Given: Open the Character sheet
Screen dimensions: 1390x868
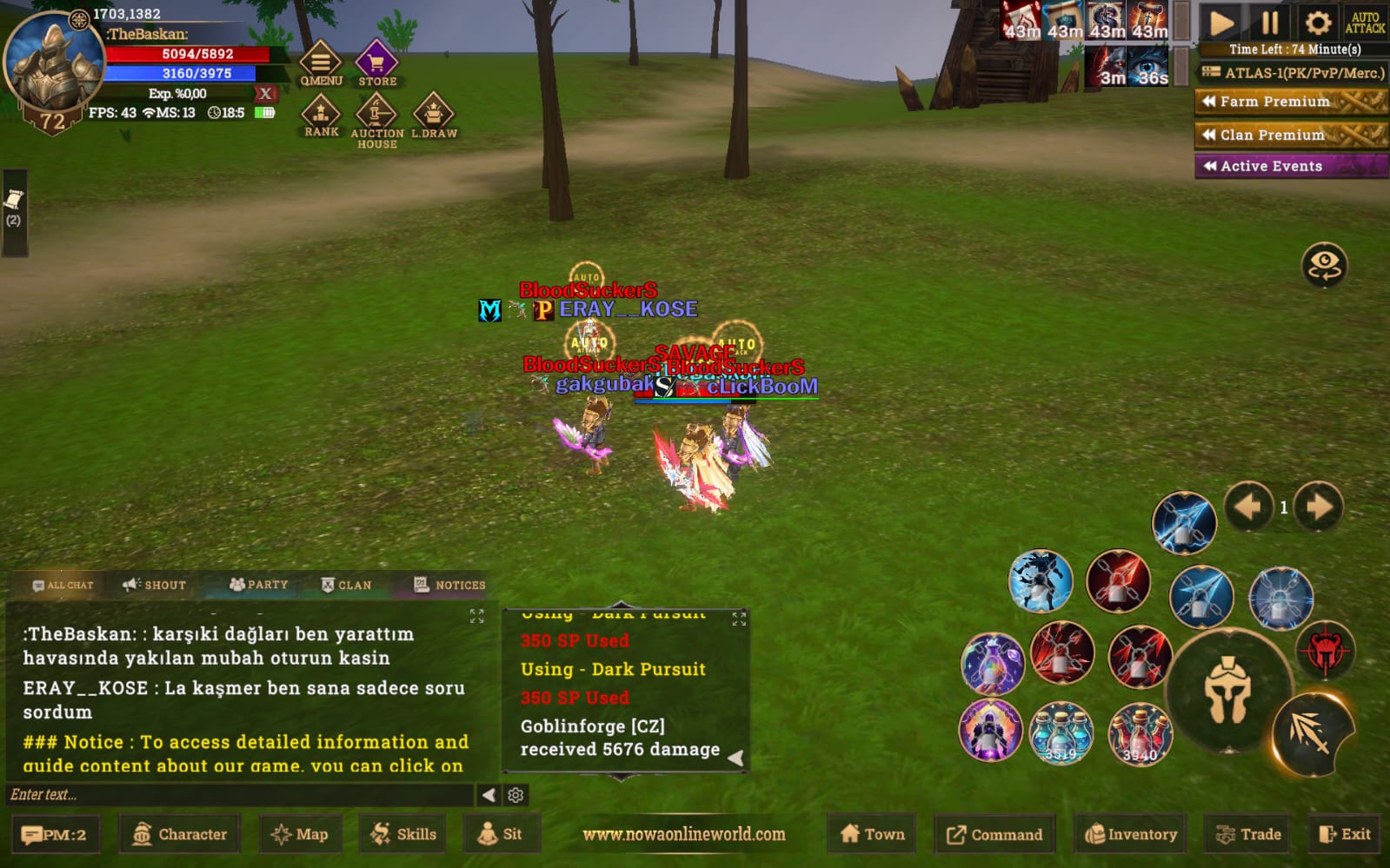Looking at the screenshot, I should click(x=180, y=834).
